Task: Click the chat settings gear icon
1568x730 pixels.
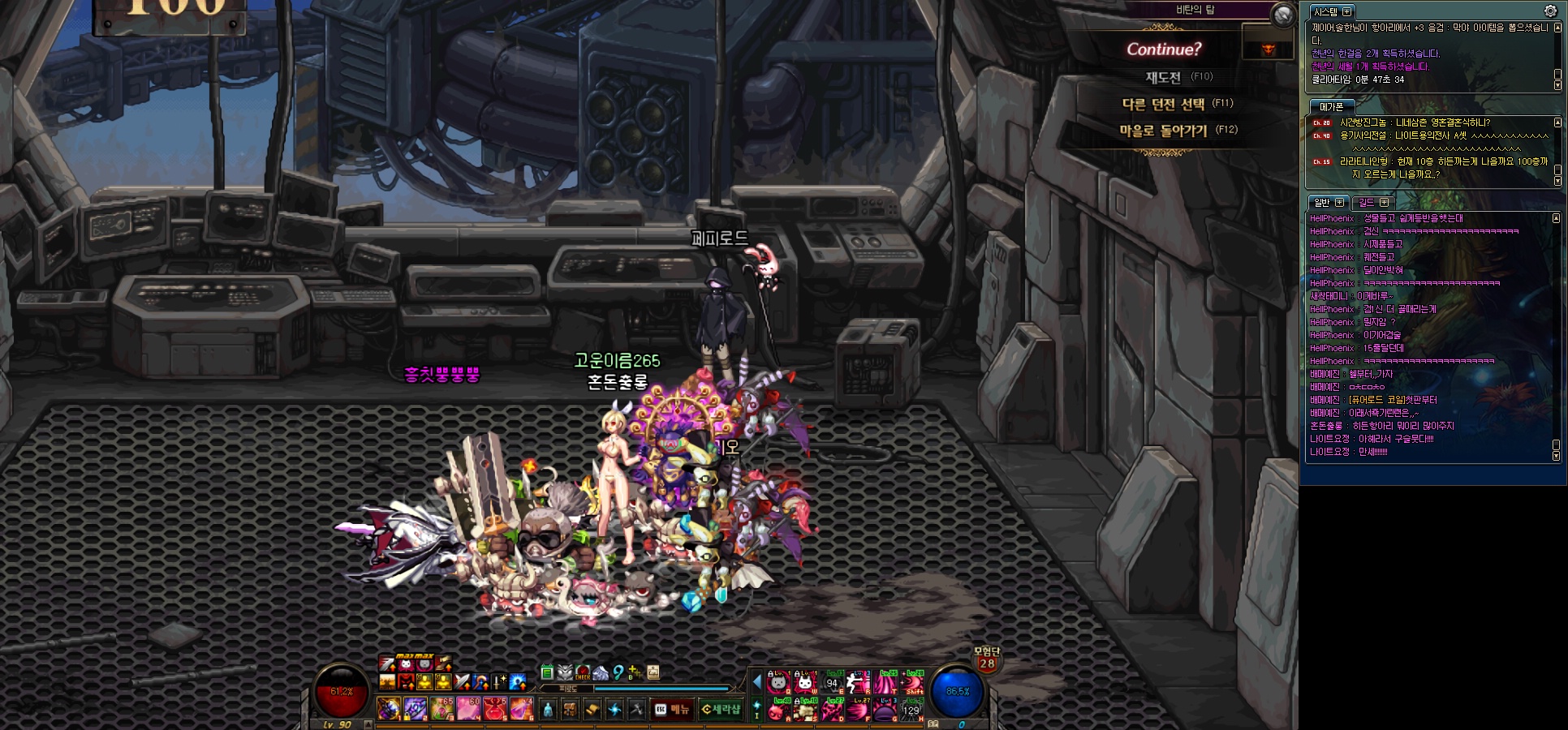Action: pyautogui.click(x=1550, y=11)
